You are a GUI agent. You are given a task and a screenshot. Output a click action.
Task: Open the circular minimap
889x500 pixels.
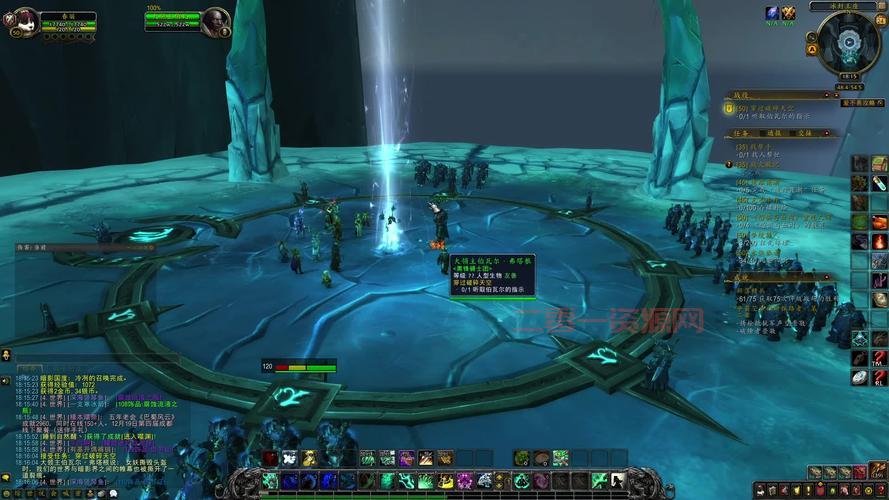coord(849,41)
